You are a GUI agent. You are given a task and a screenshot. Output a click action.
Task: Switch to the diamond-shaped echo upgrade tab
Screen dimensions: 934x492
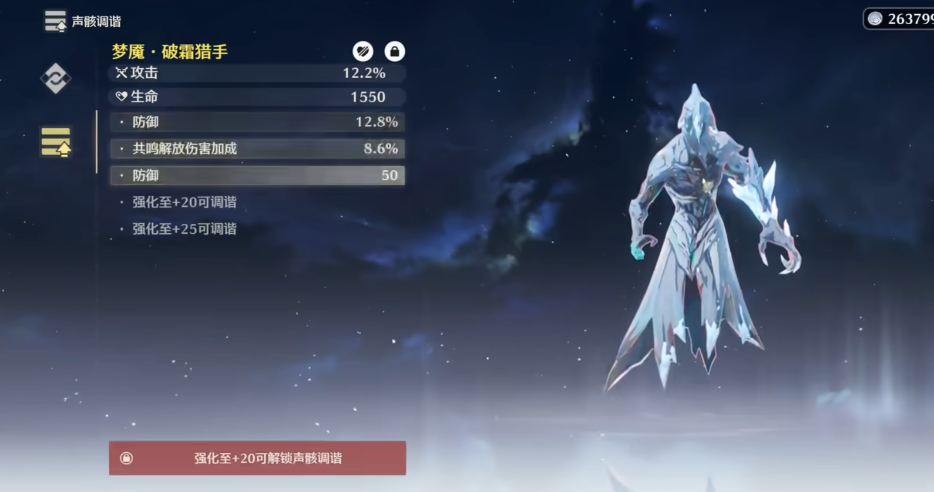55,78
